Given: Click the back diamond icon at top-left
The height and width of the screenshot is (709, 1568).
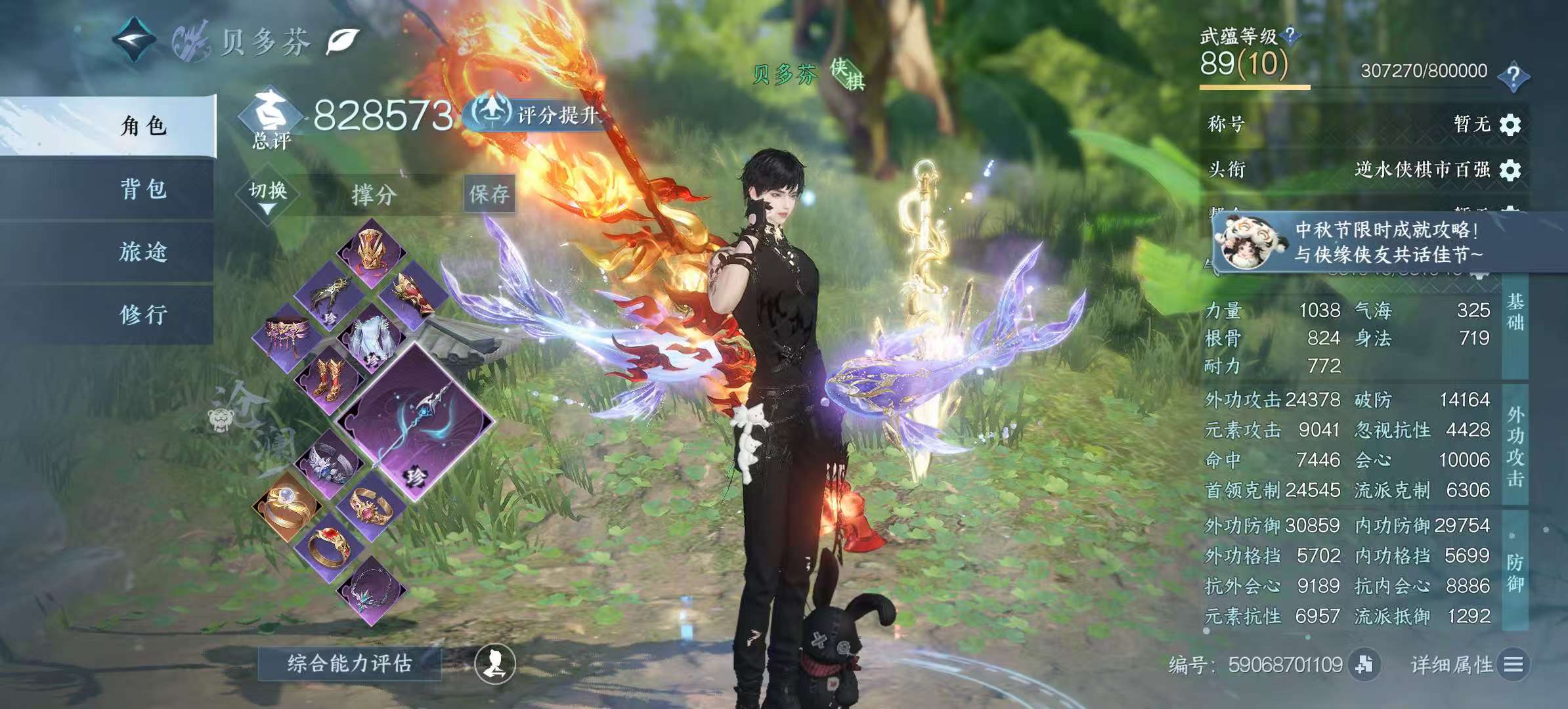Looking at the screenshot, I should tap(135, 41).
